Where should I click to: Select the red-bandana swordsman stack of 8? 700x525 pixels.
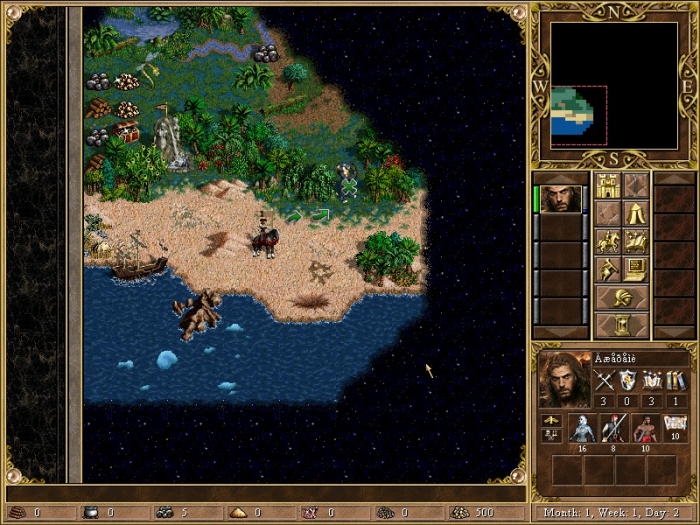click(x=614, y=428)
